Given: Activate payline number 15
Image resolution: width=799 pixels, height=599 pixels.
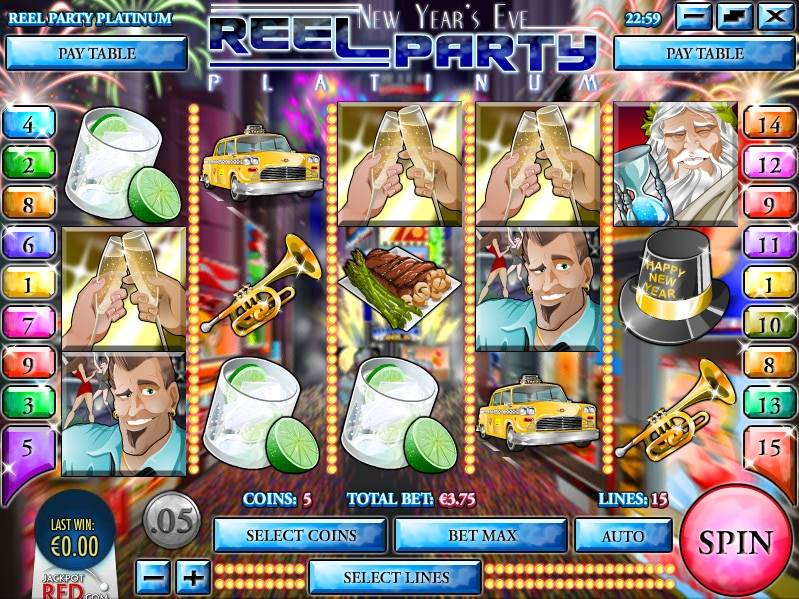Looking at the screenshot, I should [x=768, y=447].
